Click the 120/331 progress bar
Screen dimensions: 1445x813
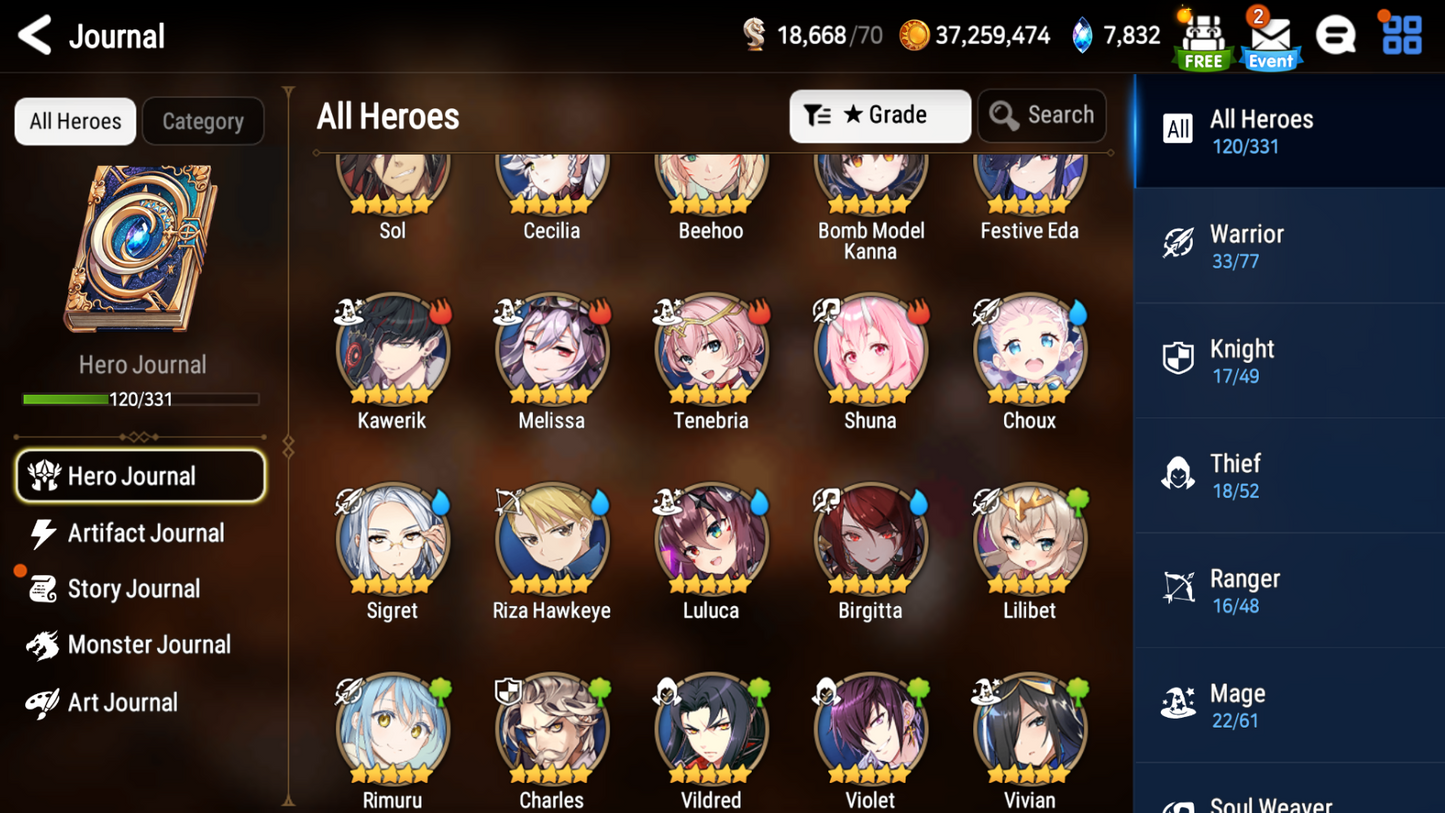click(x=141, y=399)
